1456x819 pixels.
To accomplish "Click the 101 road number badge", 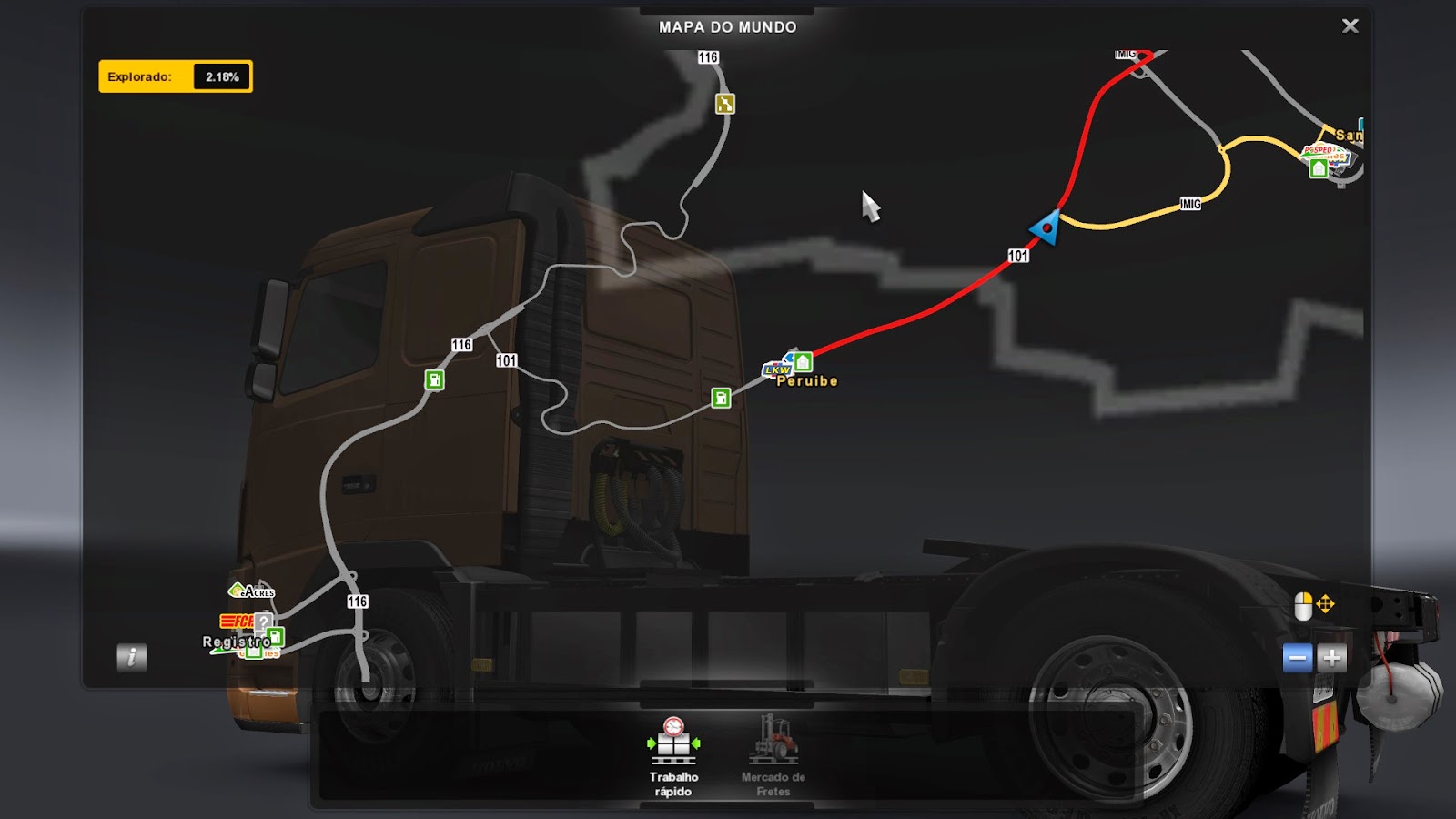I will (1018, 257).
